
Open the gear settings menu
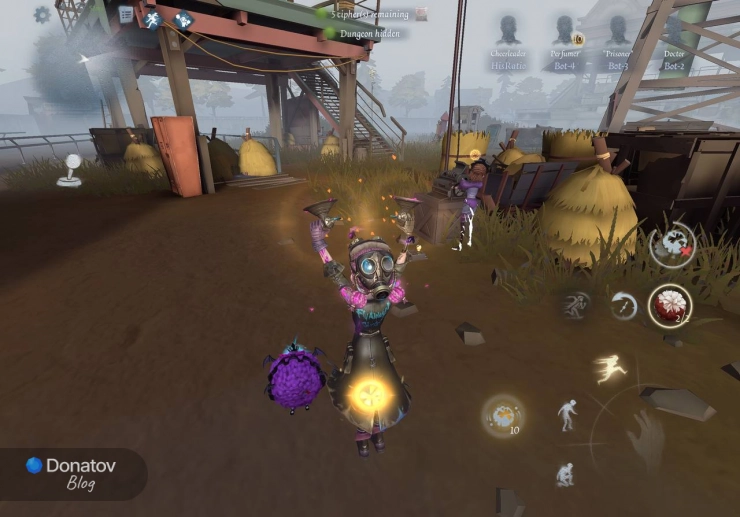pos(42,15)
